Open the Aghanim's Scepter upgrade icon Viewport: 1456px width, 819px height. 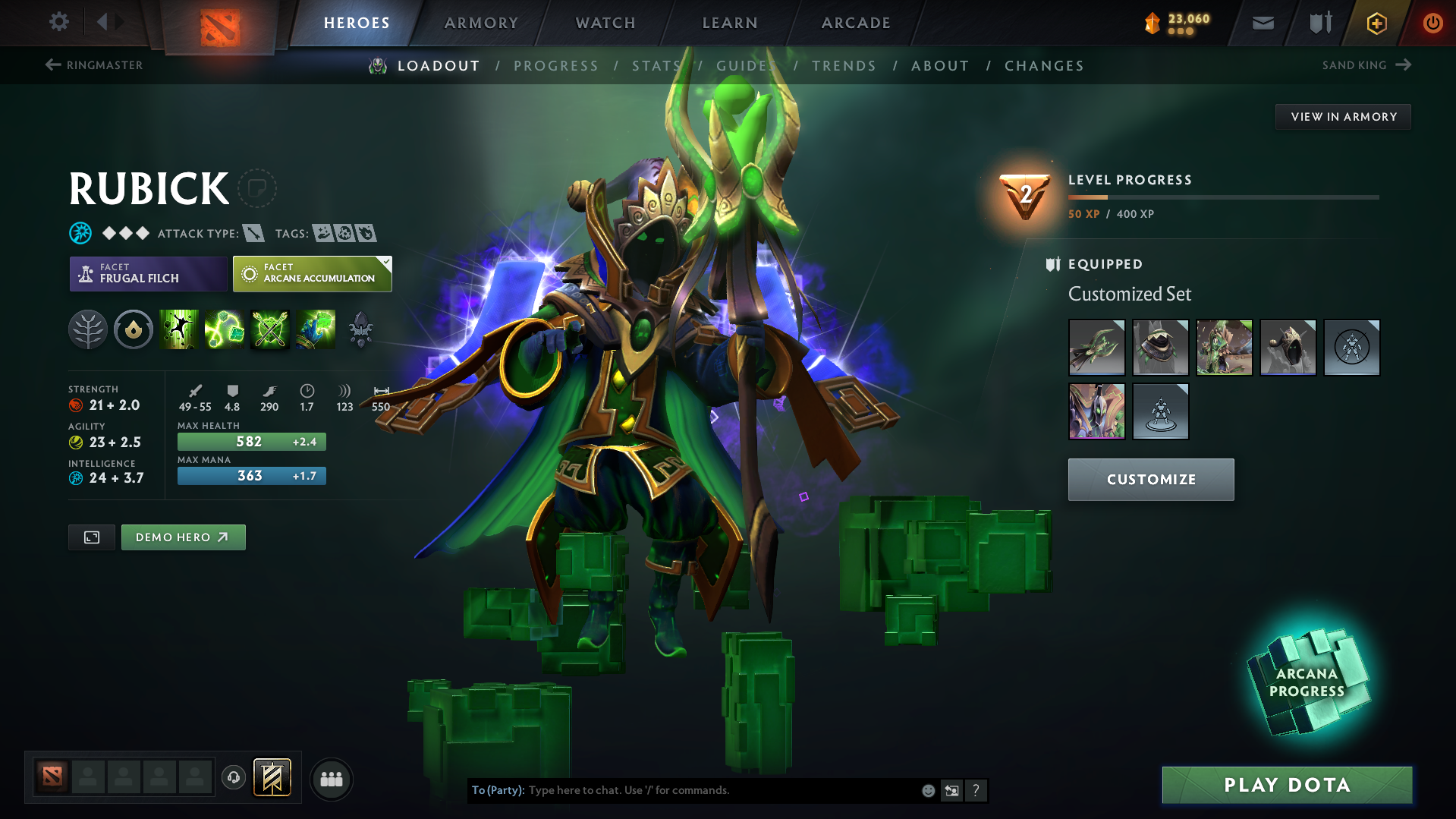coord(361,329)
